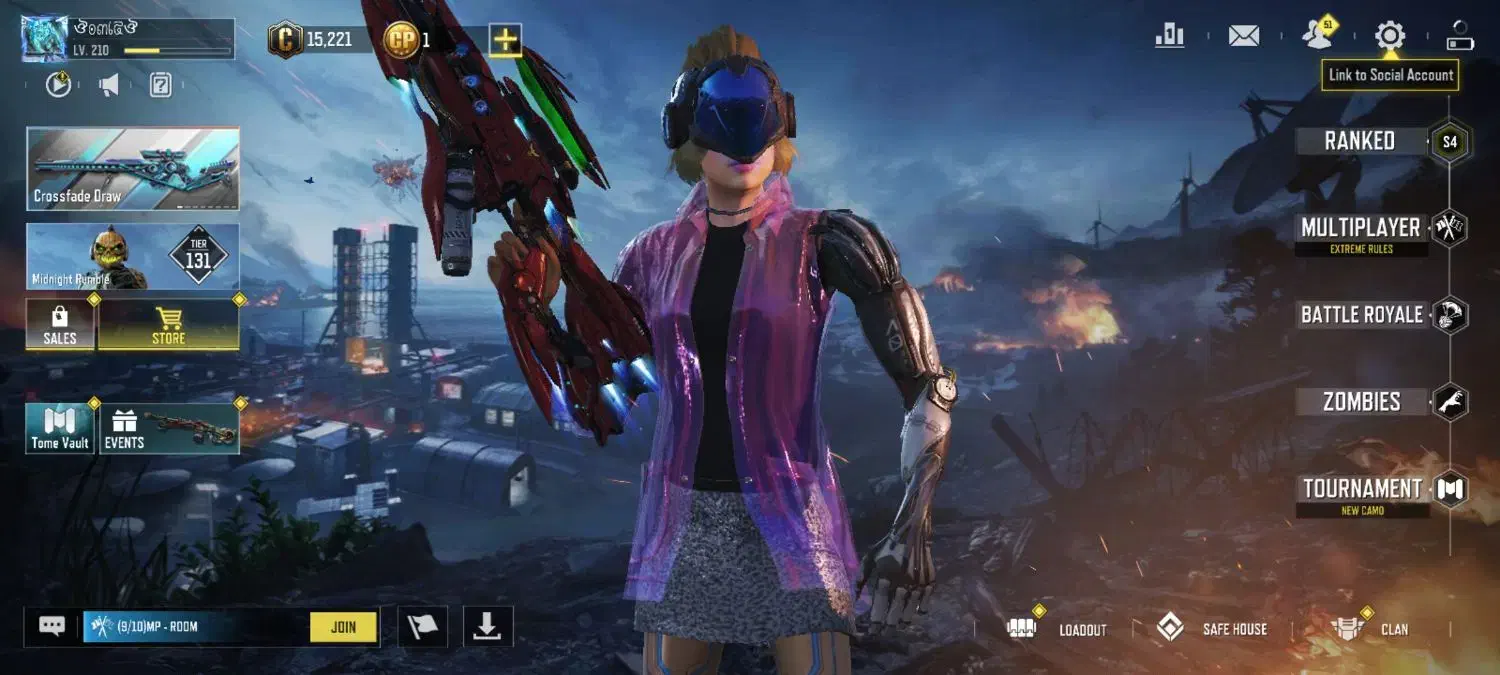Go to the Safe House

pos(1211,629)
